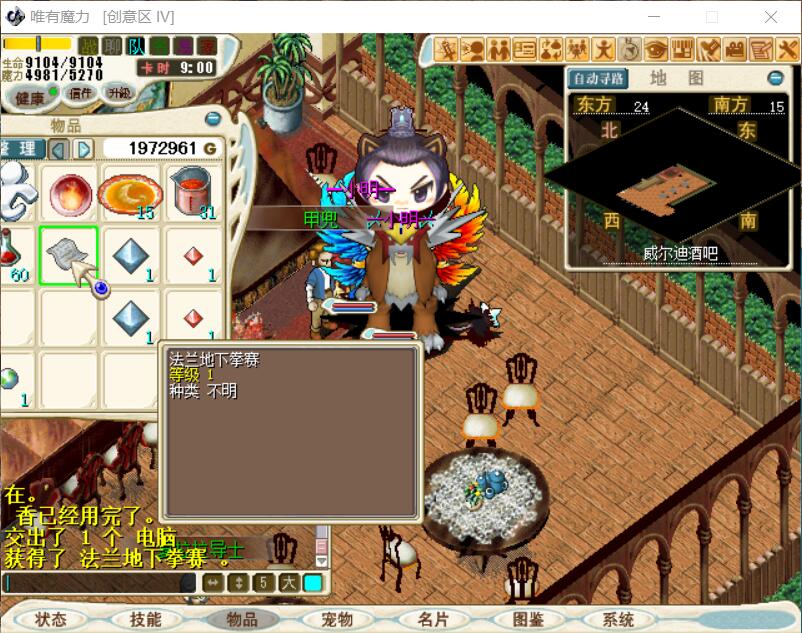Image resolution: width=802 pixels, height=633 pixels.
Task: Toggle the 物品 items menu button
Action: tap(241, 619)
